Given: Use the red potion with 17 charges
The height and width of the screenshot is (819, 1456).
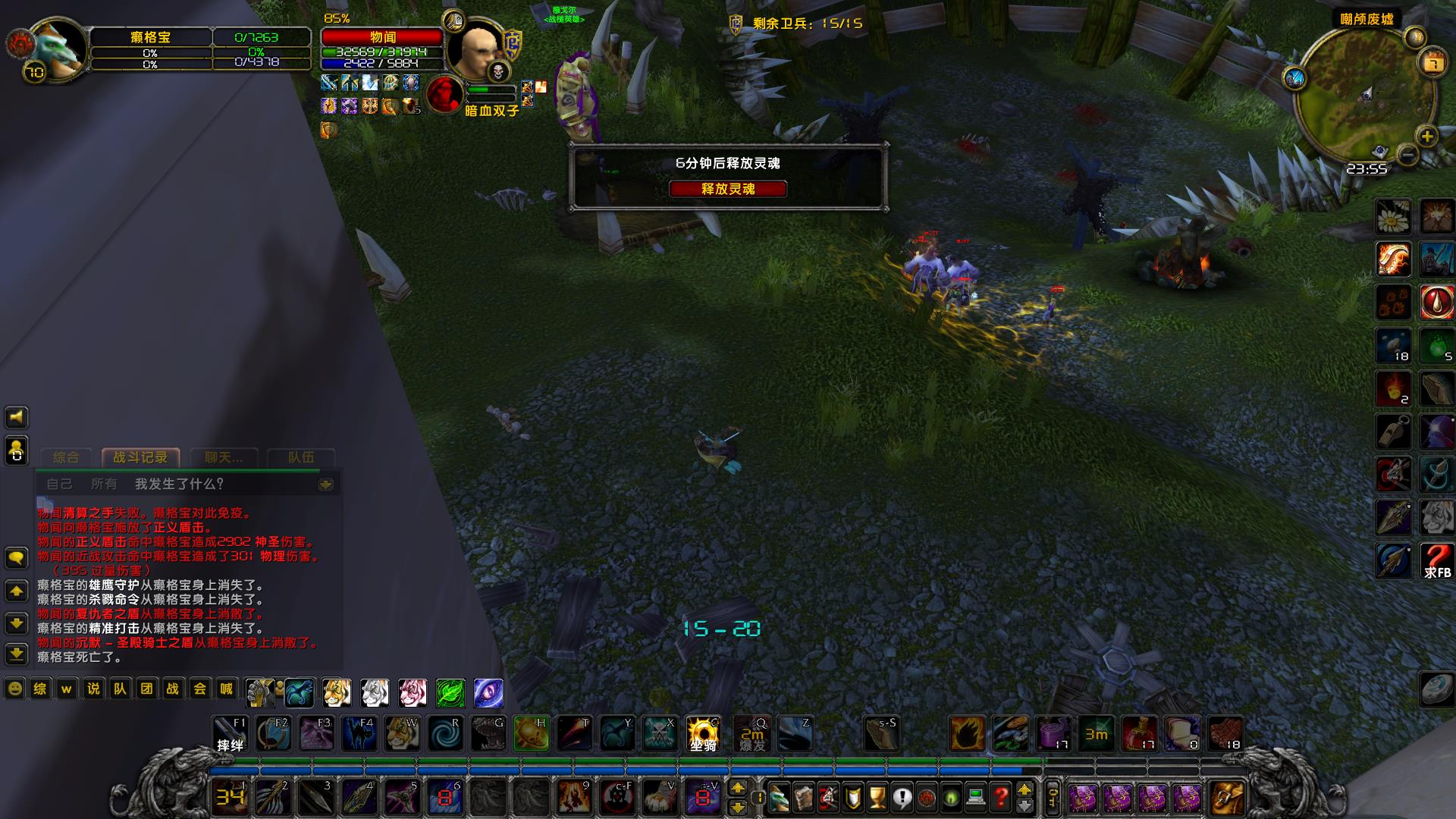Looking at the screenshot, I should tap(1139, 734).
